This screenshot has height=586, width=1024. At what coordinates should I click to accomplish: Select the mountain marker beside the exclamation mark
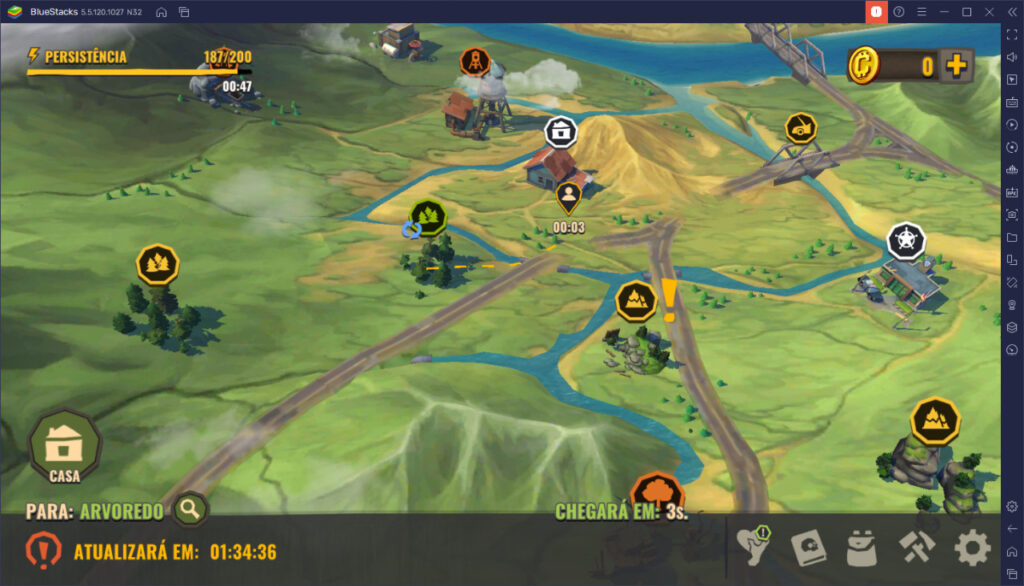pos(636,299)
